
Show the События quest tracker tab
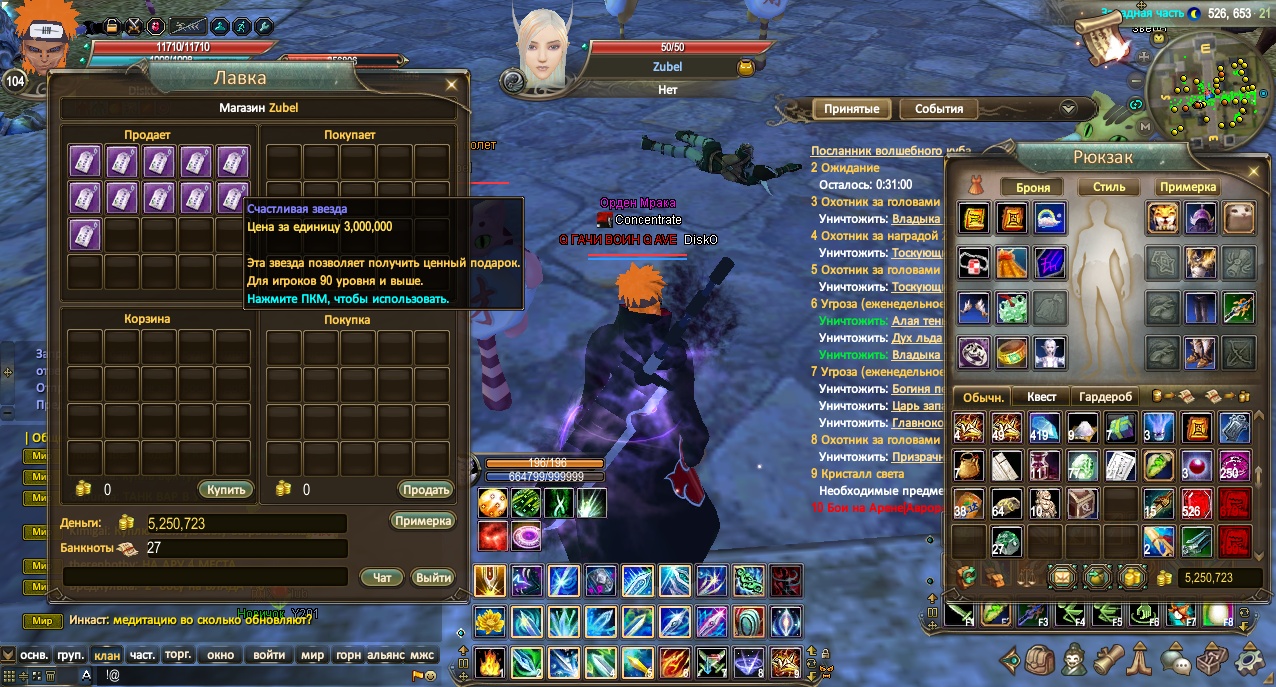938,109
